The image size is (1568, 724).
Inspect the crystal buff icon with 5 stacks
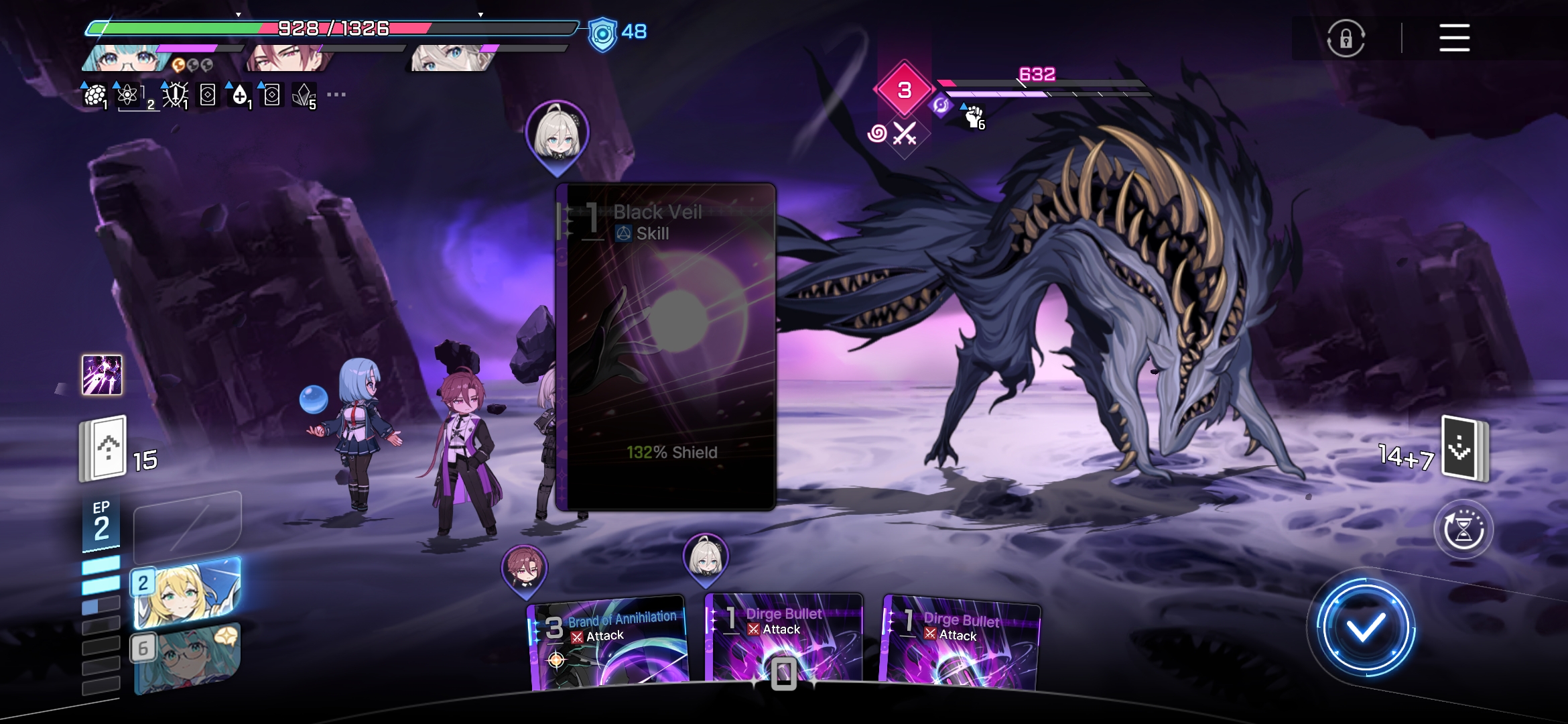point(304,96)
